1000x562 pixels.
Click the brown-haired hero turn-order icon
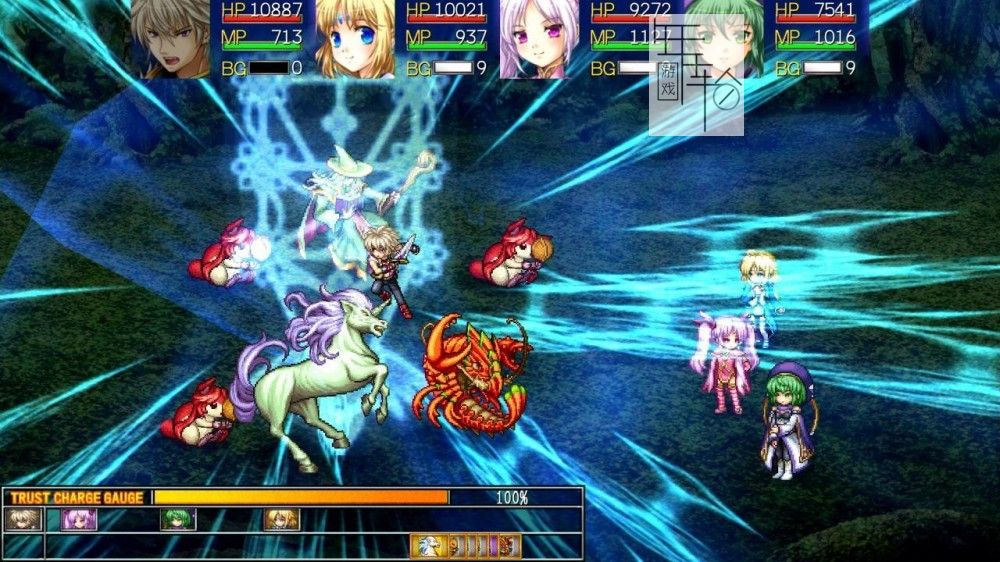pyautogui.click(x=23, y=519)
